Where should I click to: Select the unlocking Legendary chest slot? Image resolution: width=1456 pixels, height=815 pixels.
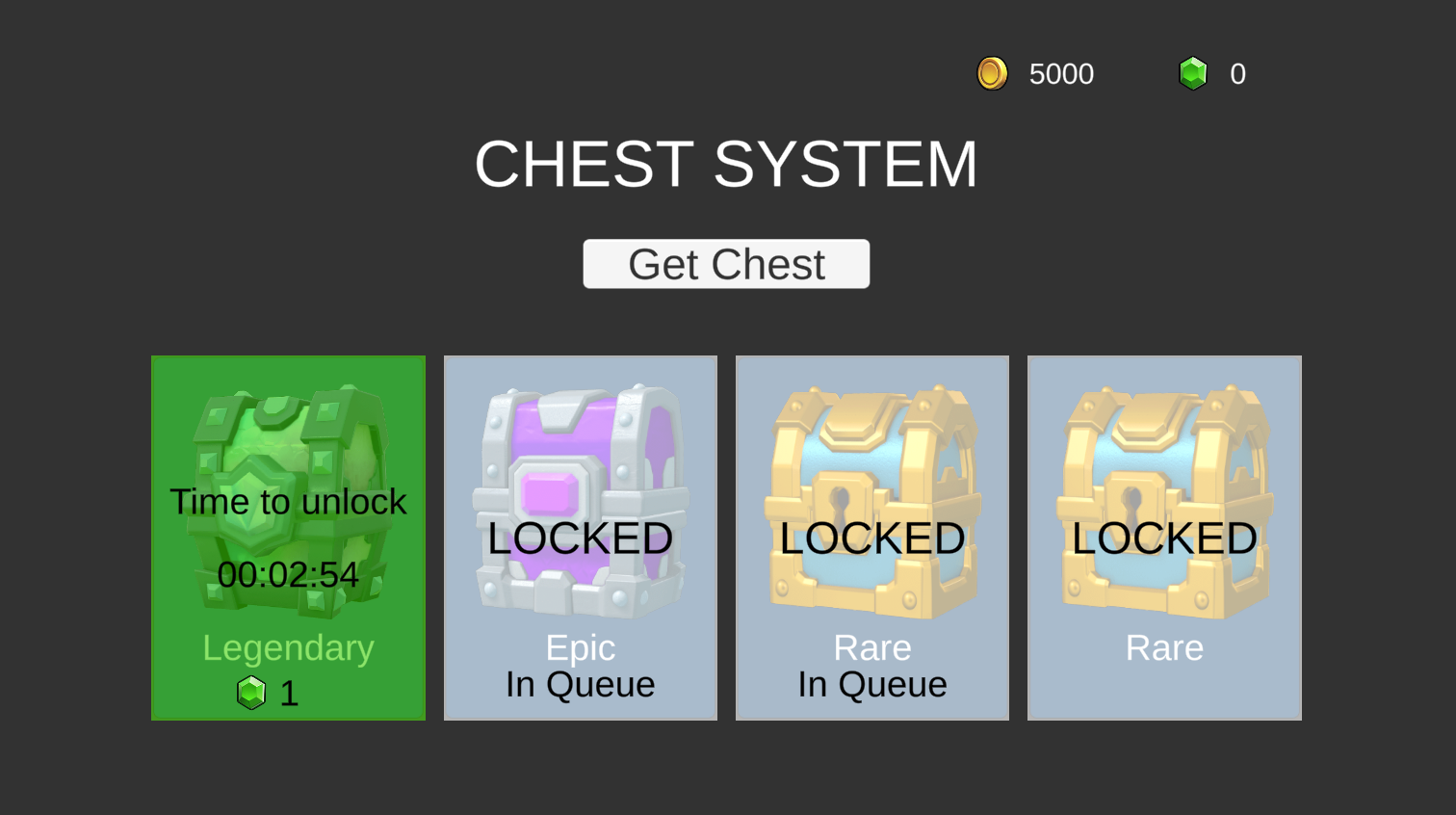(287, 538)
